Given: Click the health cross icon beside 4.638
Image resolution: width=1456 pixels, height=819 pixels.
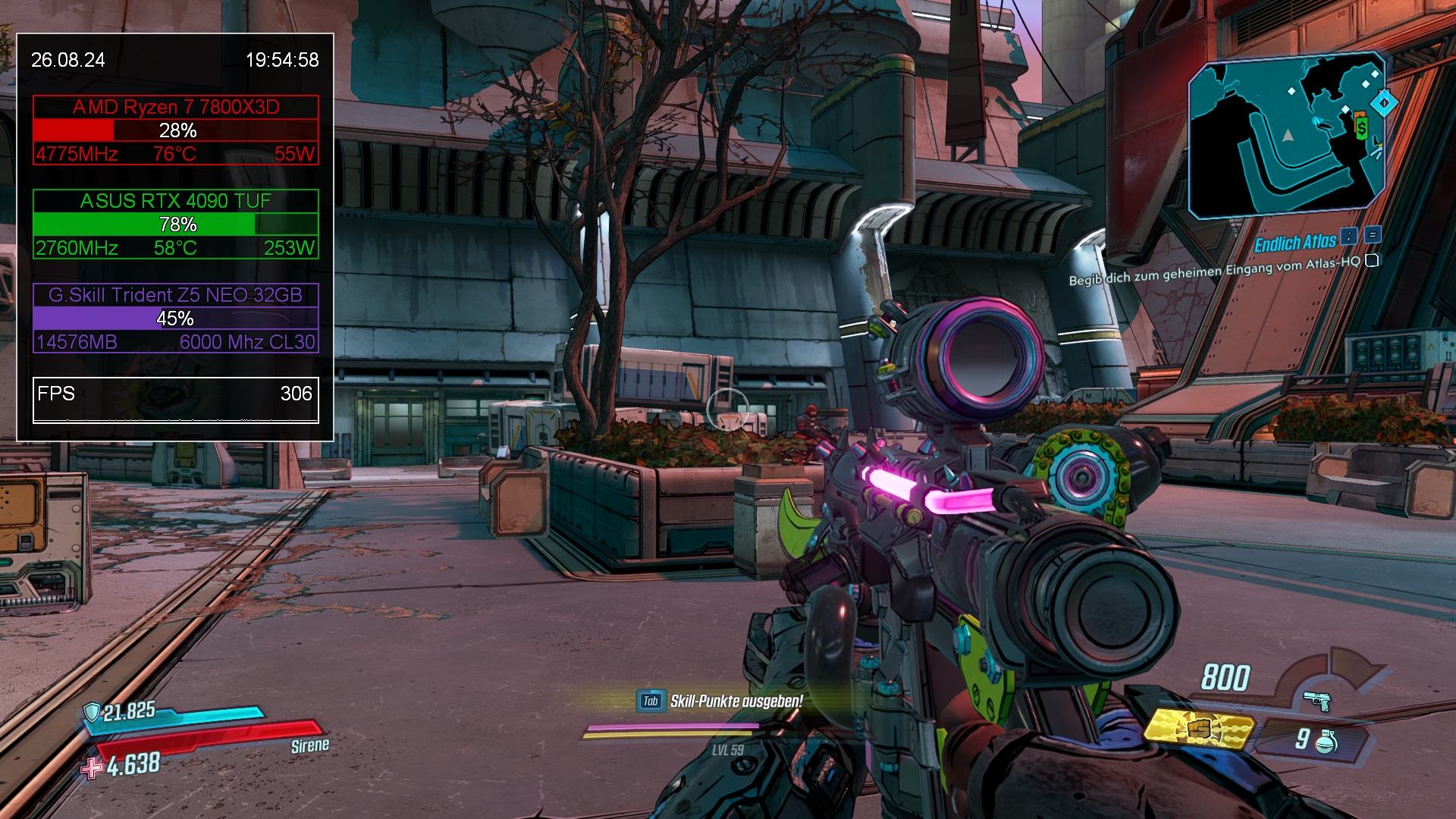Looking at the screenshot, I should pos(93,768).
